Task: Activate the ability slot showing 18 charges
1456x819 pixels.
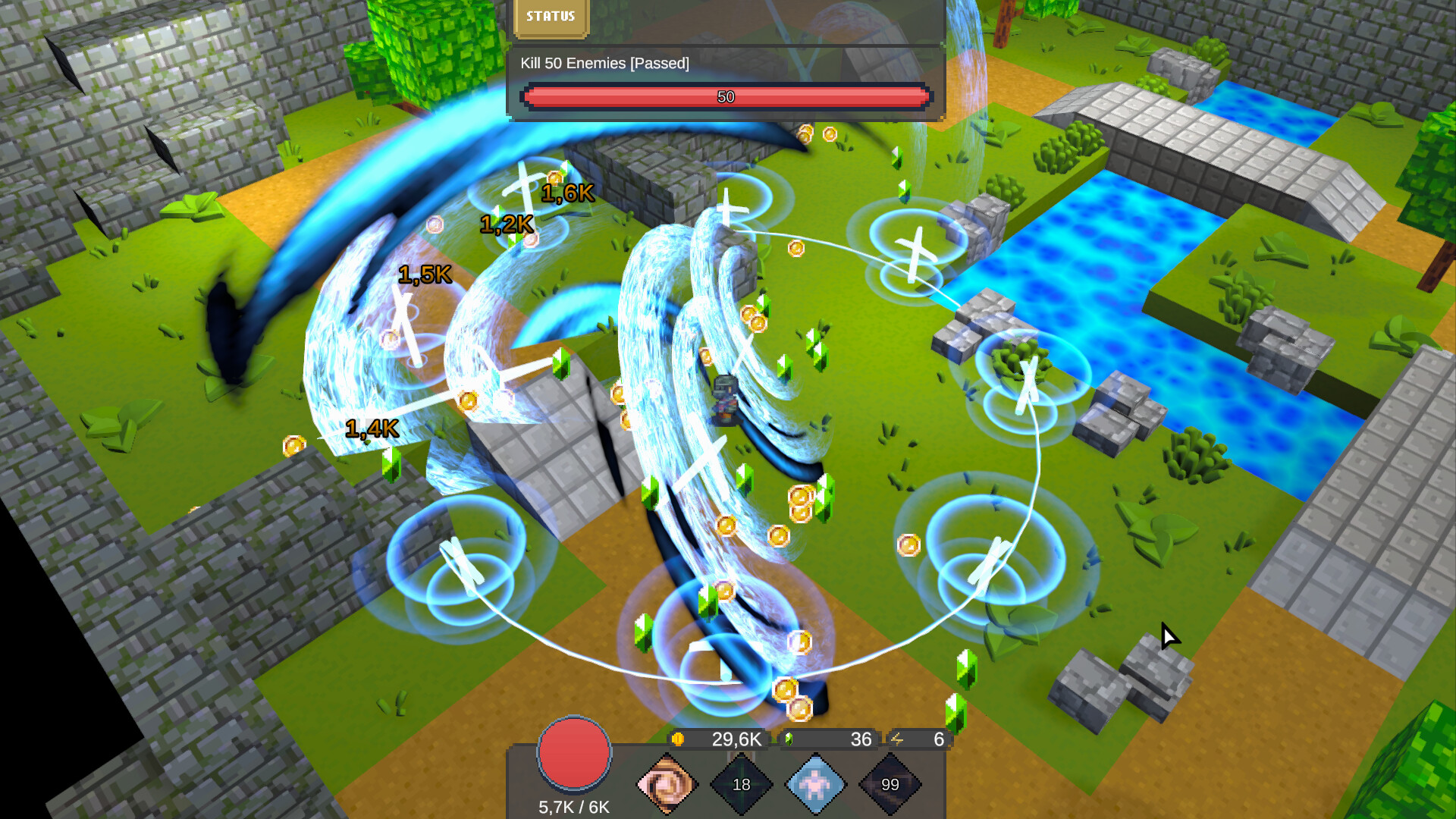Action: click(x=743, y=785)
